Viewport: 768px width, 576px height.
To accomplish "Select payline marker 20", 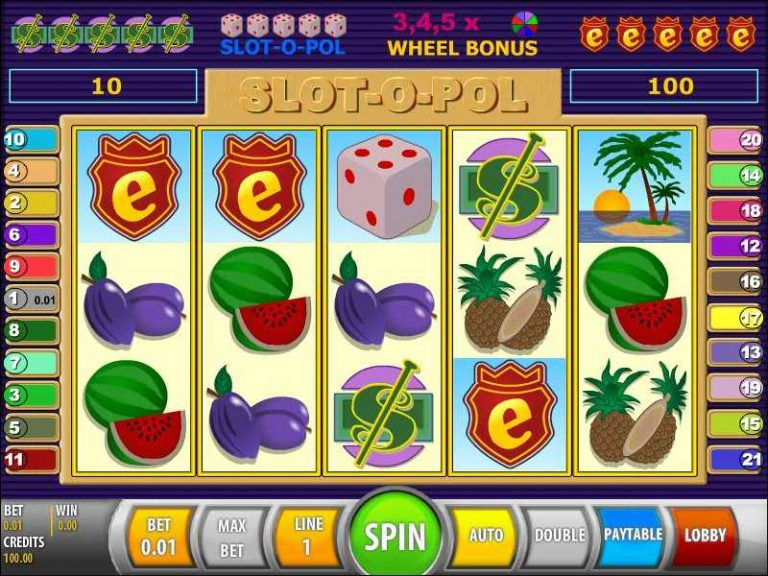I will (736, 141).
